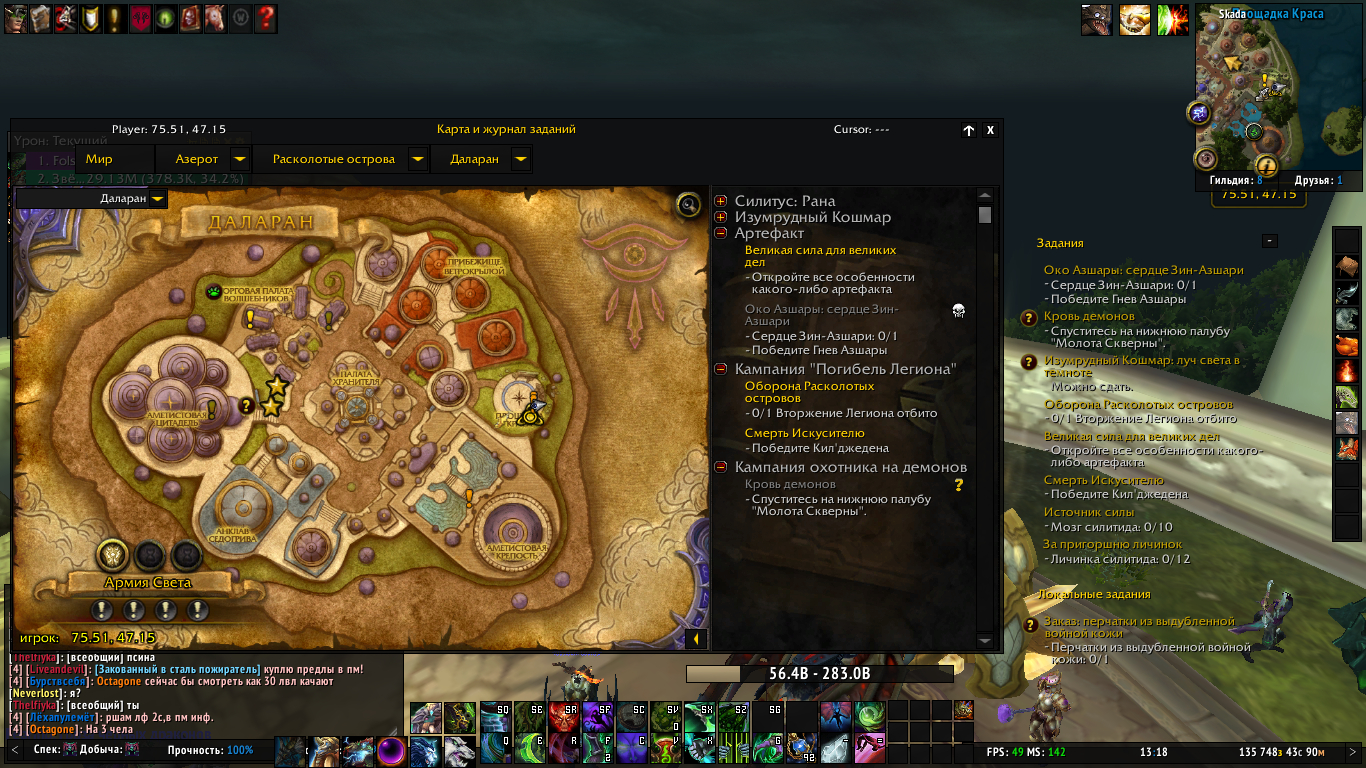Expand the Силитус: Рана quest category

[721, 201]
